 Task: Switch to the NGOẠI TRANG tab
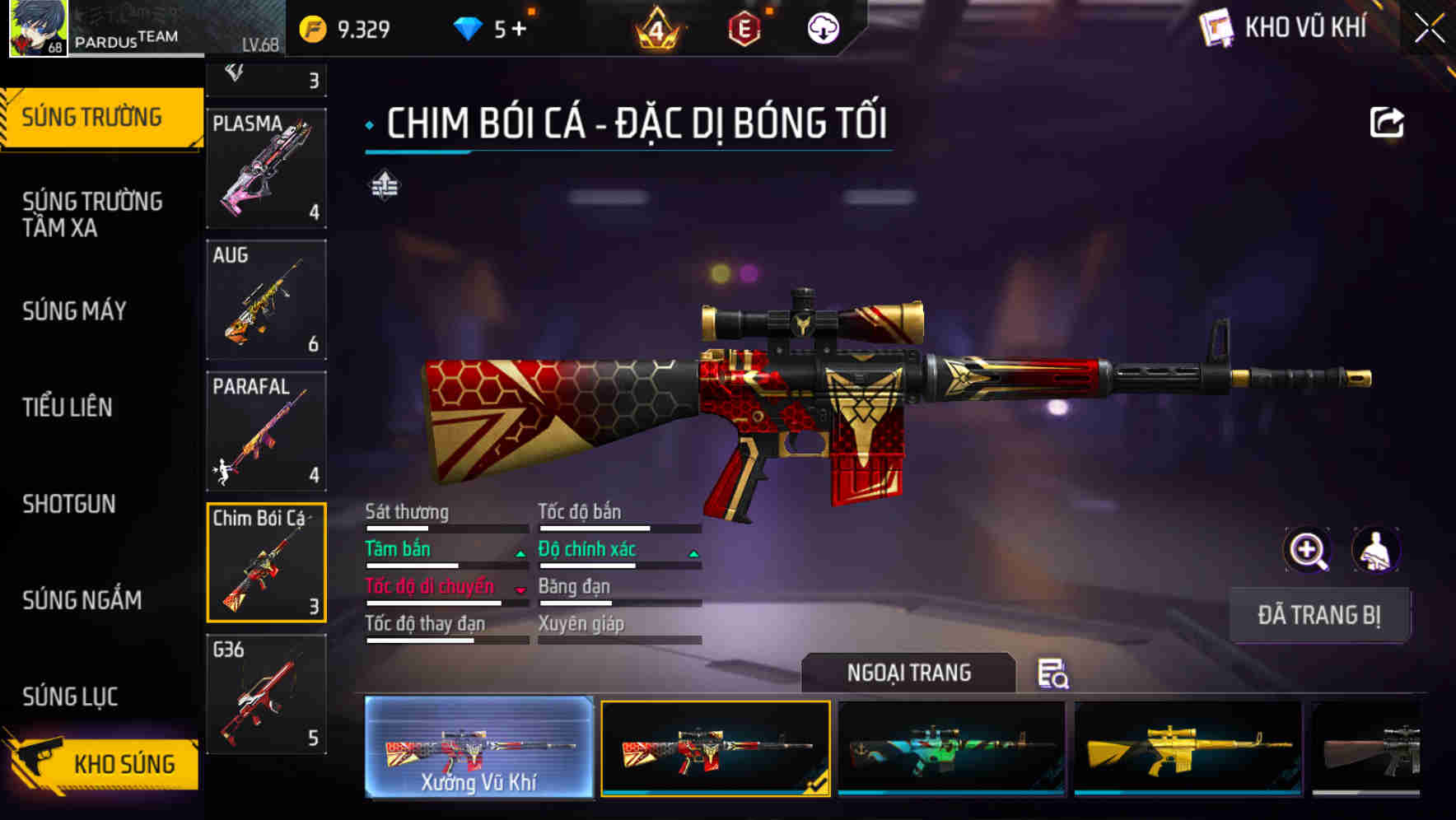(x=910, y=673)
